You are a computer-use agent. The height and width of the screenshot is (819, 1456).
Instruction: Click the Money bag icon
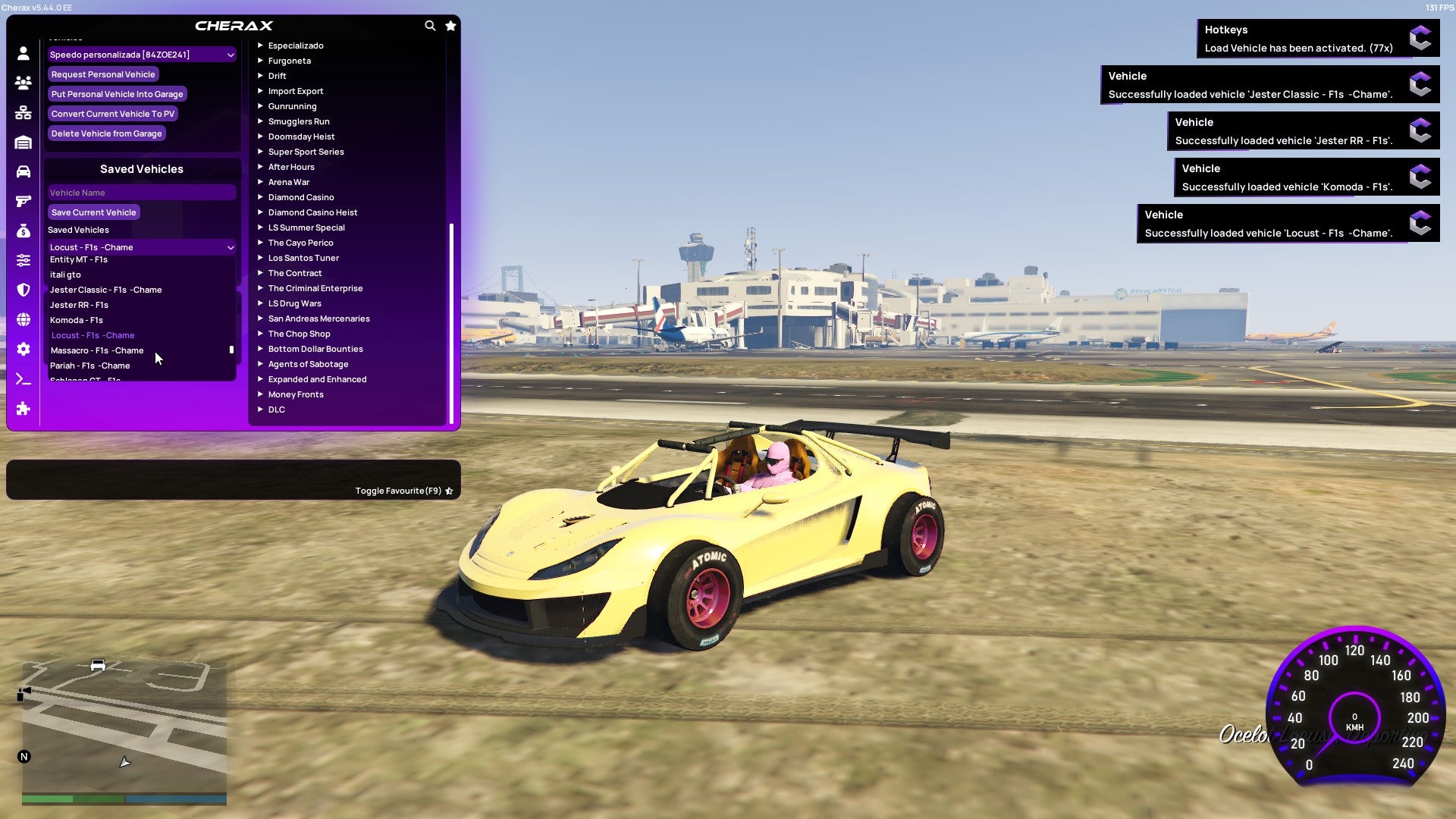point(23,230)
